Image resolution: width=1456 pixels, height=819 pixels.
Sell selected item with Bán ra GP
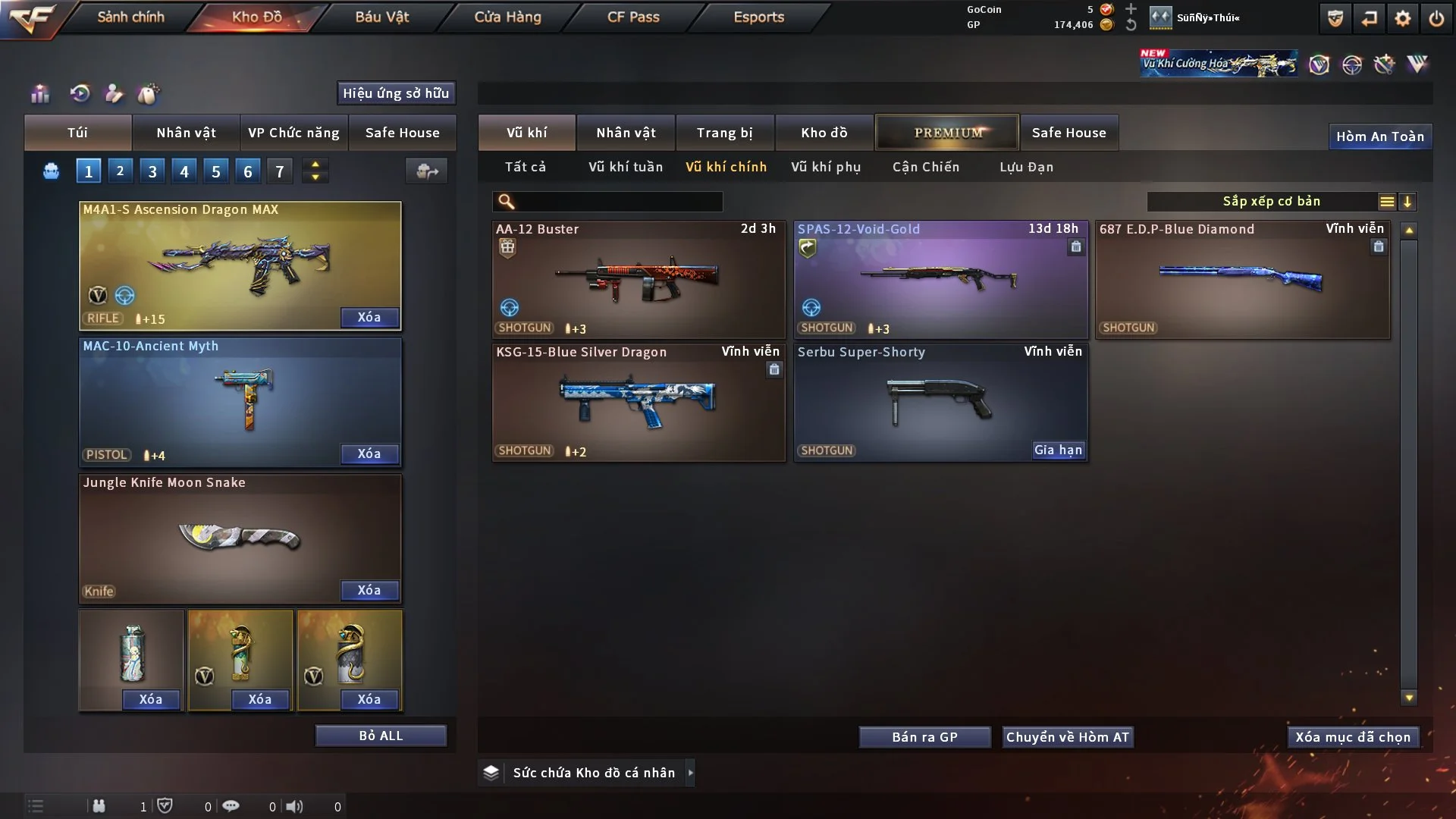[x=924, y=737]
